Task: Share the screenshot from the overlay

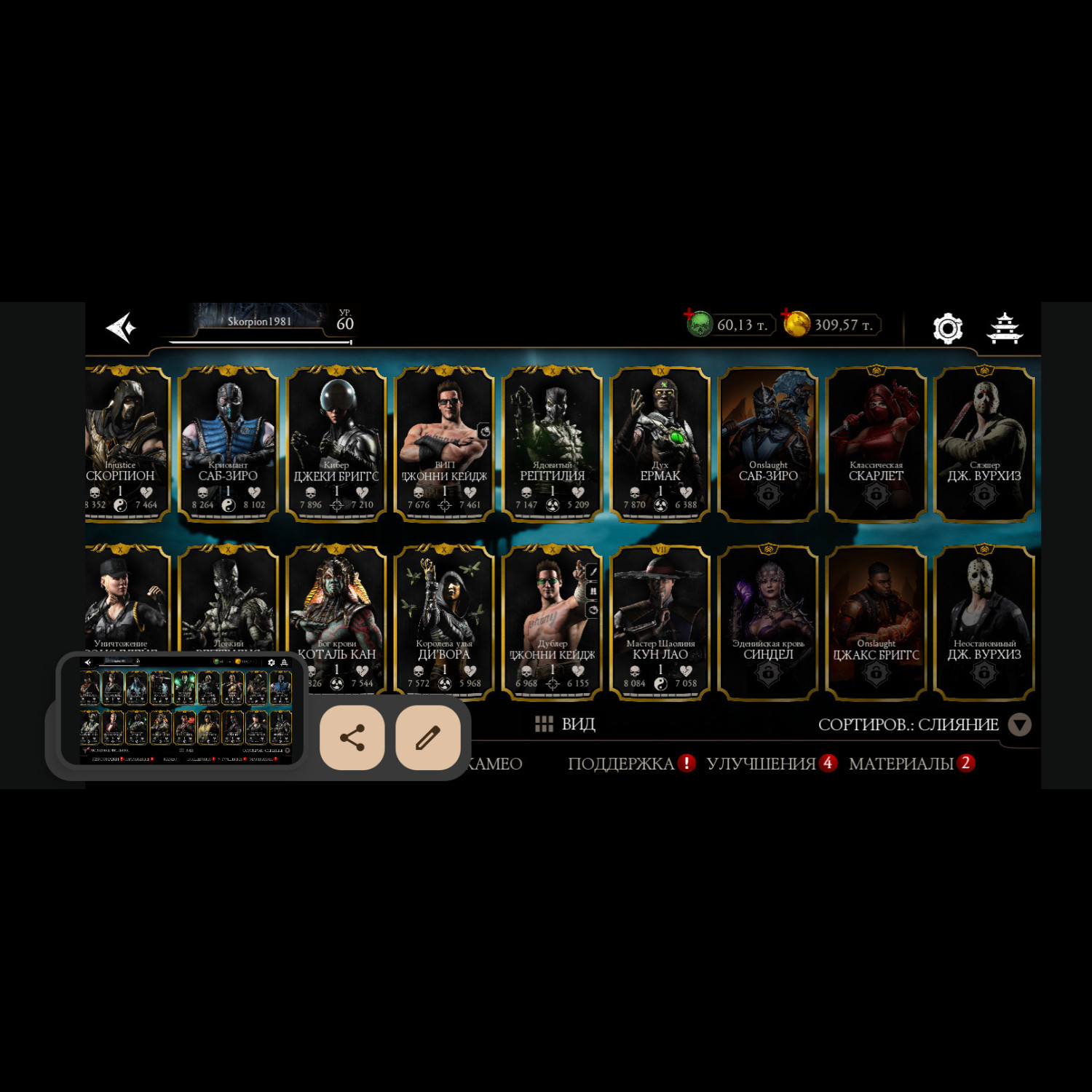Action: coord(352,737)
